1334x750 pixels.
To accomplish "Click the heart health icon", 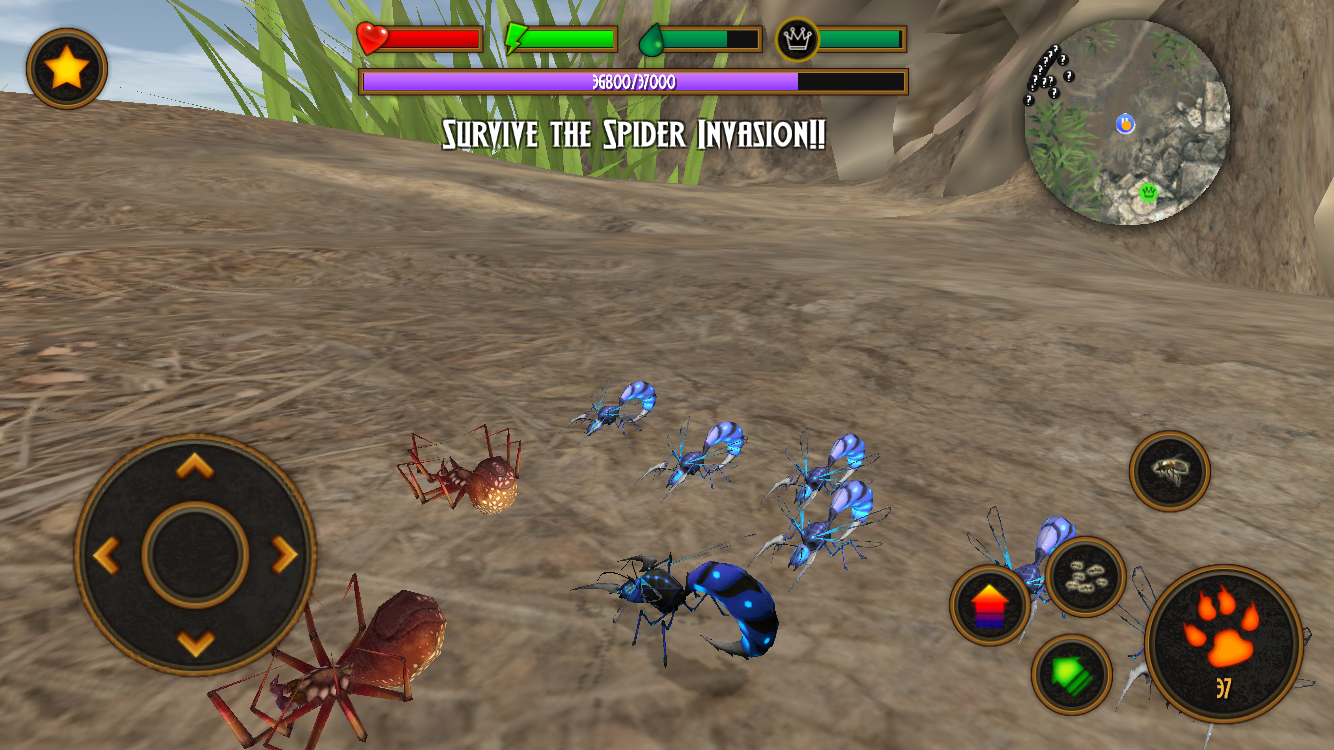I will (371, 40).
